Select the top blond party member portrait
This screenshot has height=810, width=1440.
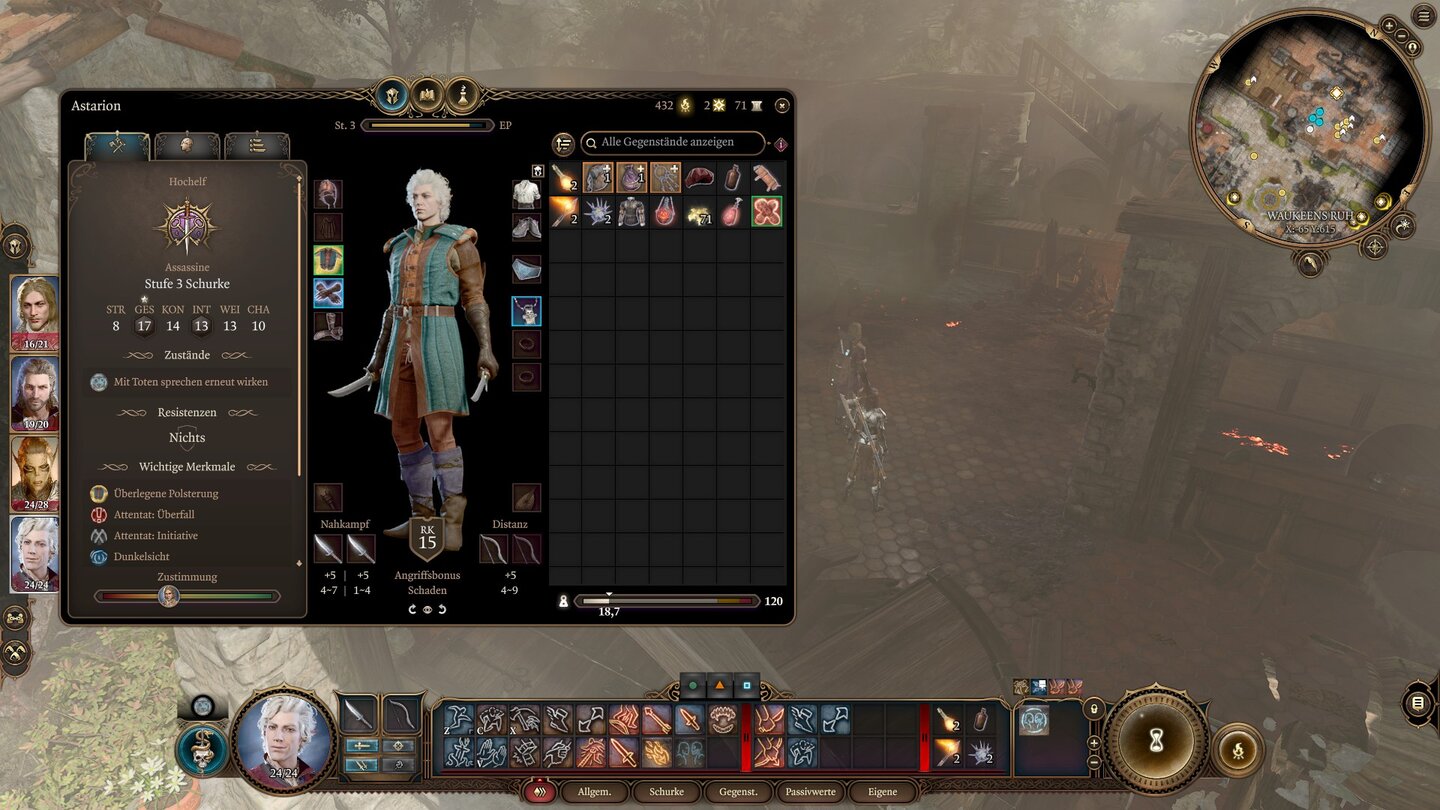(x=35, y=313)
